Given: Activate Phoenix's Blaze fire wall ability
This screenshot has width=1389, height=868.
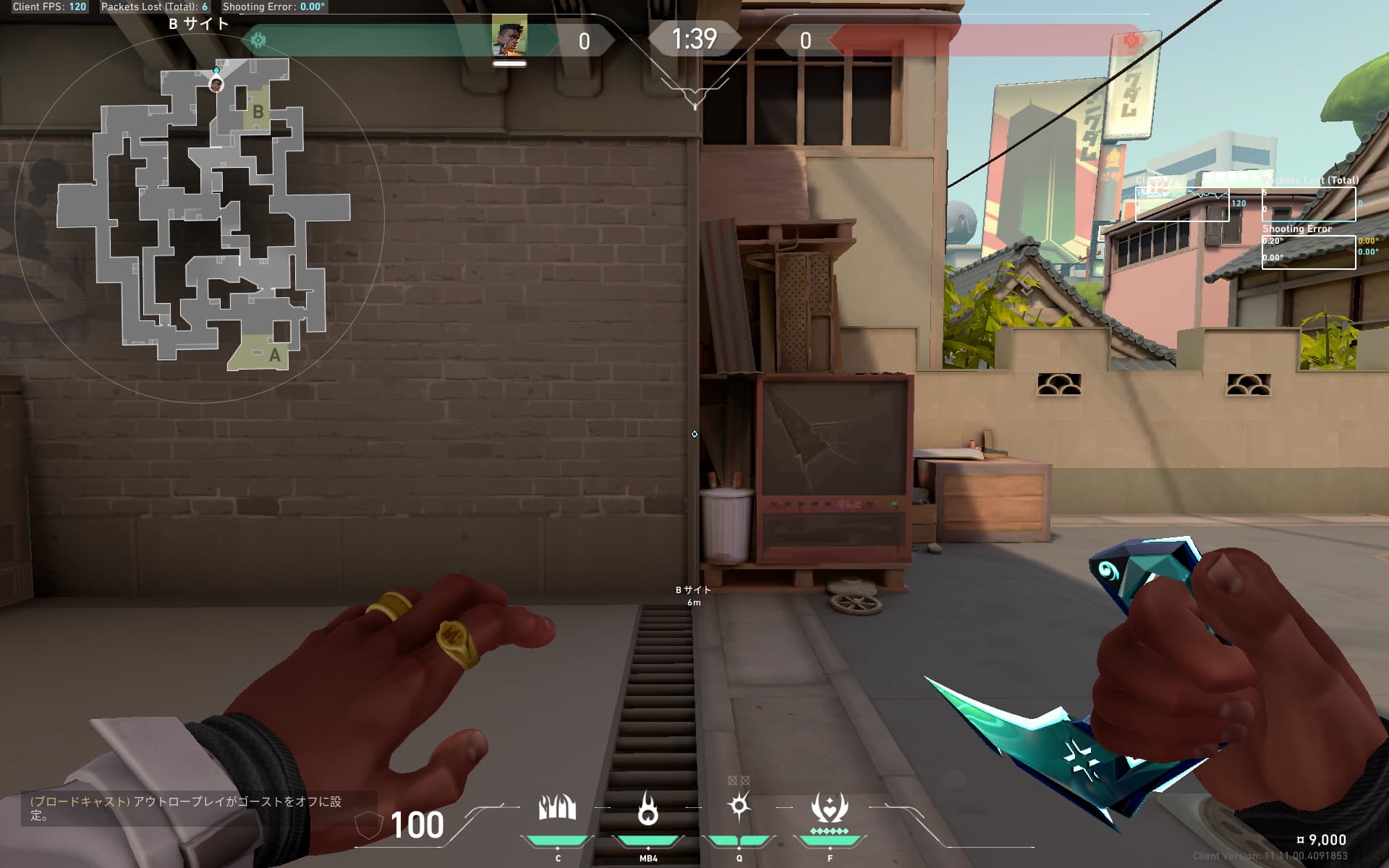Looking at the screenshot, I should [557, 808].
